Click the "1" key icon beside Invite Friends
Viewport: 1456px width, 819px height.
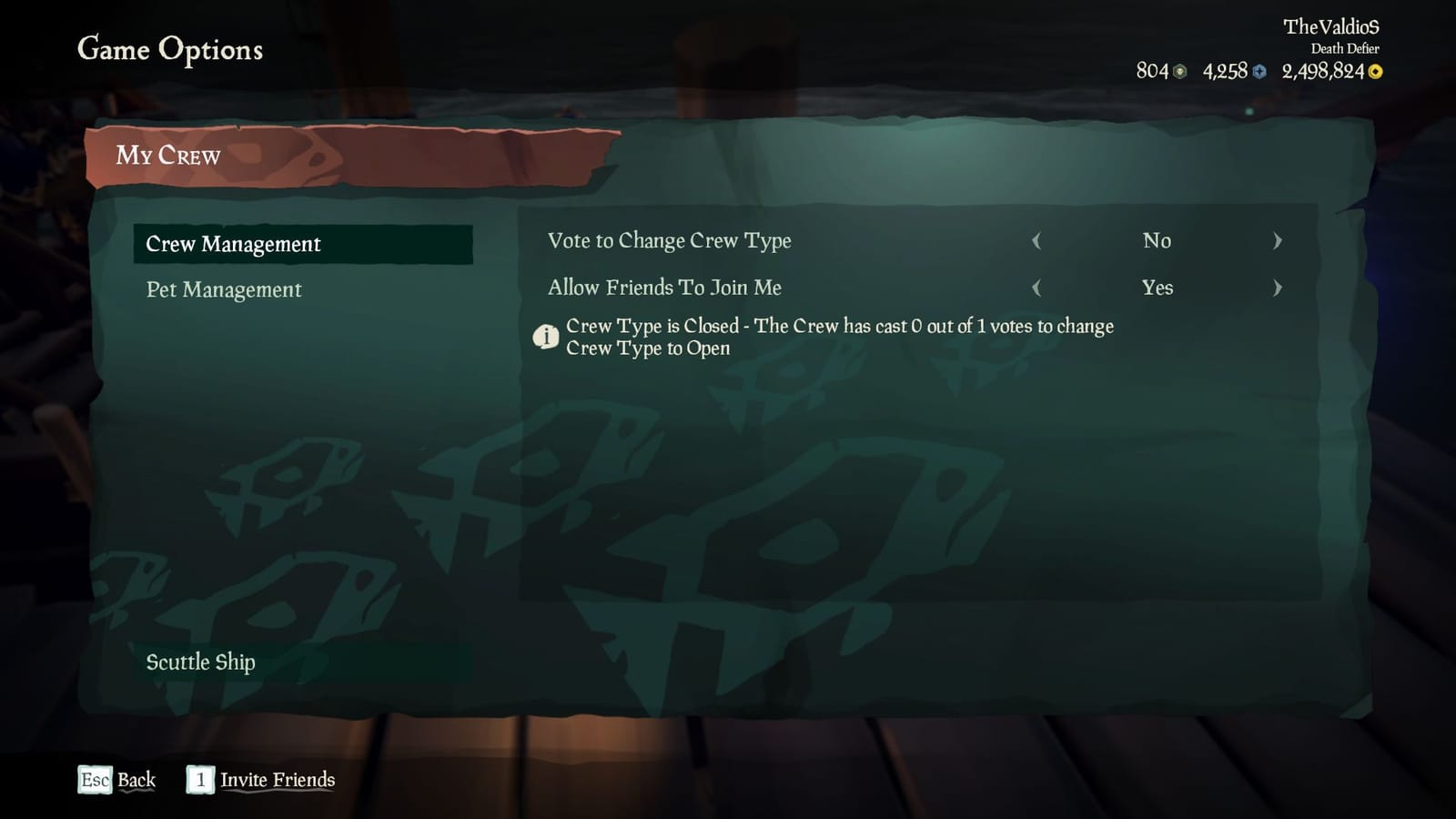point(199,780)
